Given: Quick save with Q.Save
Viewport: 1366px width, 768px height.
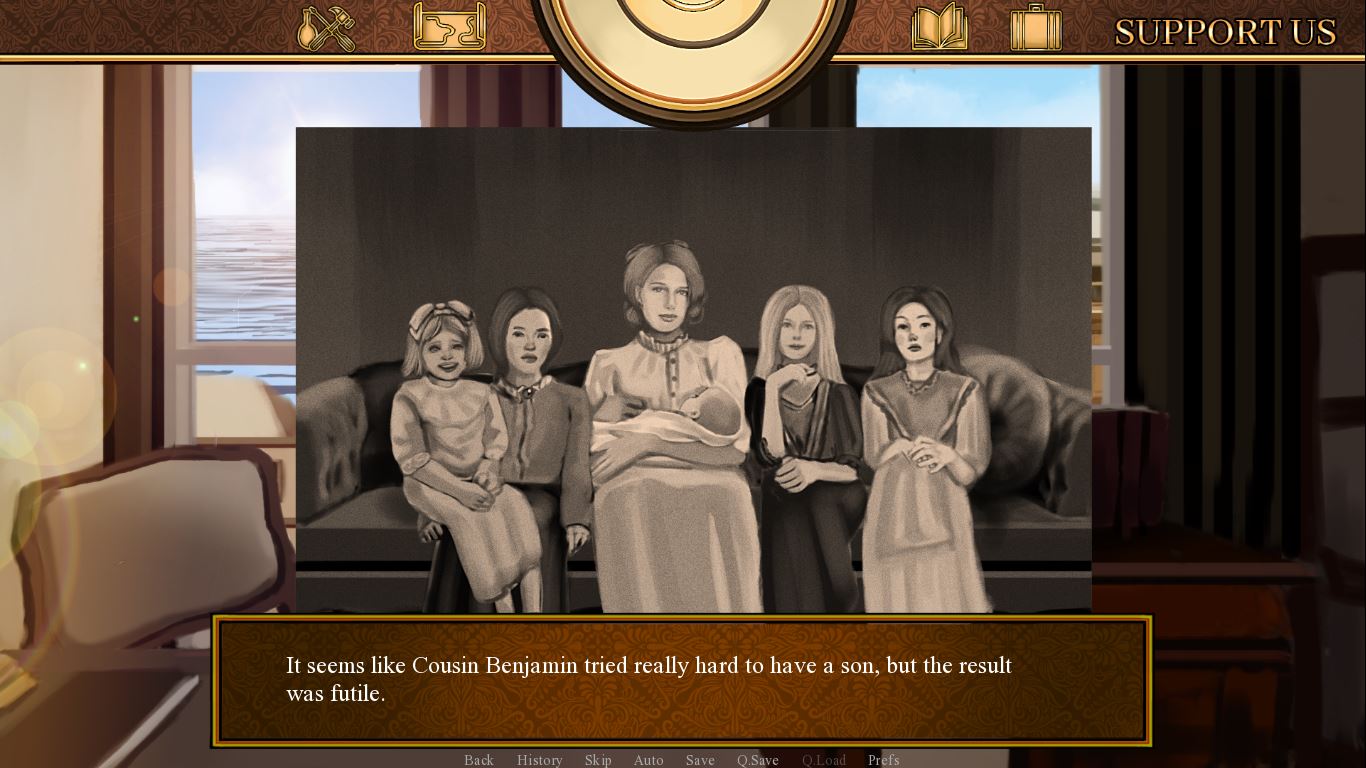Looking at the screenshot, I should click(758, 760).
